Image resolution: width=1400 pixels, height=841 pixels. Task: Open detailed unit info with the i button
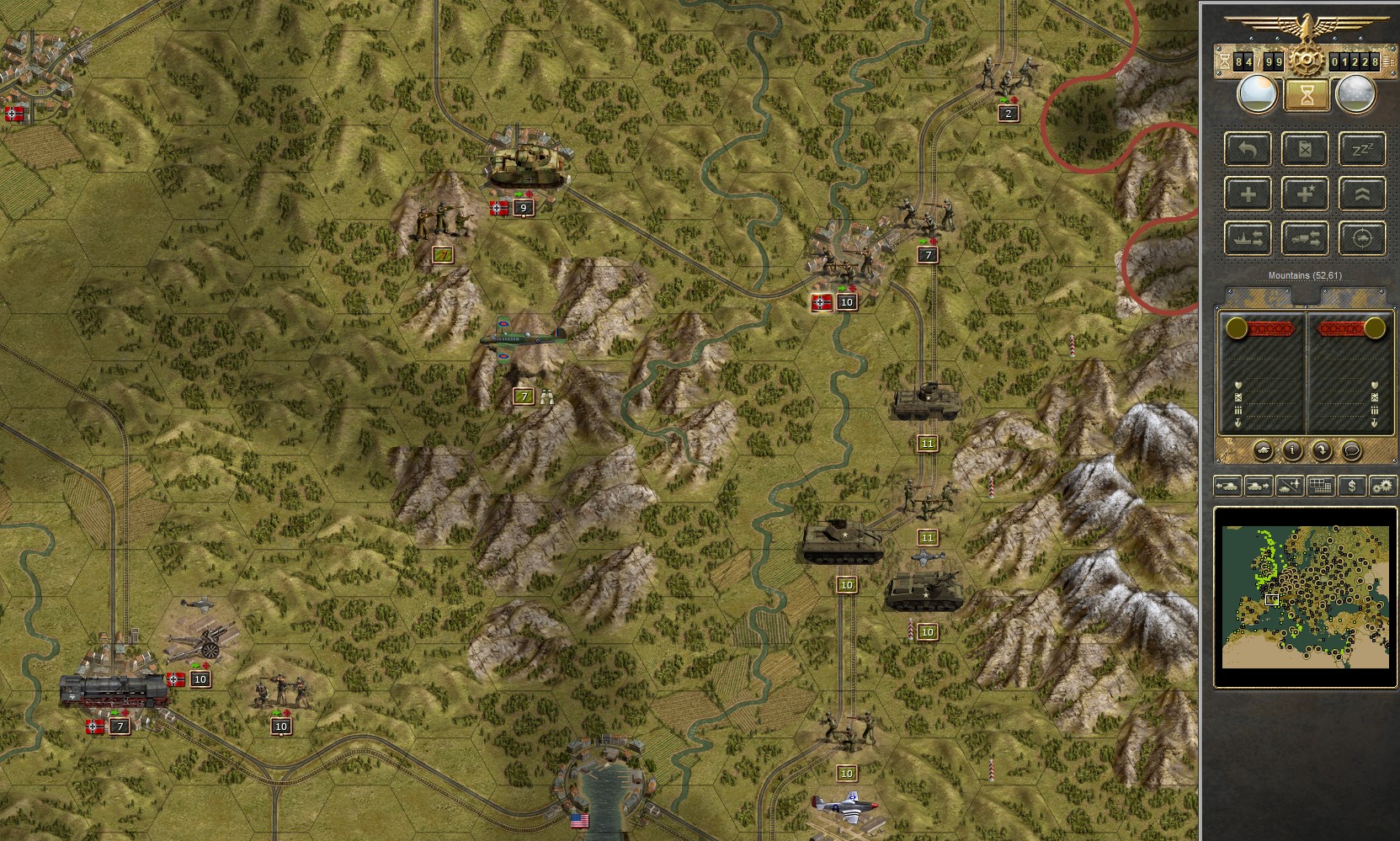(x=1292, y=450)
